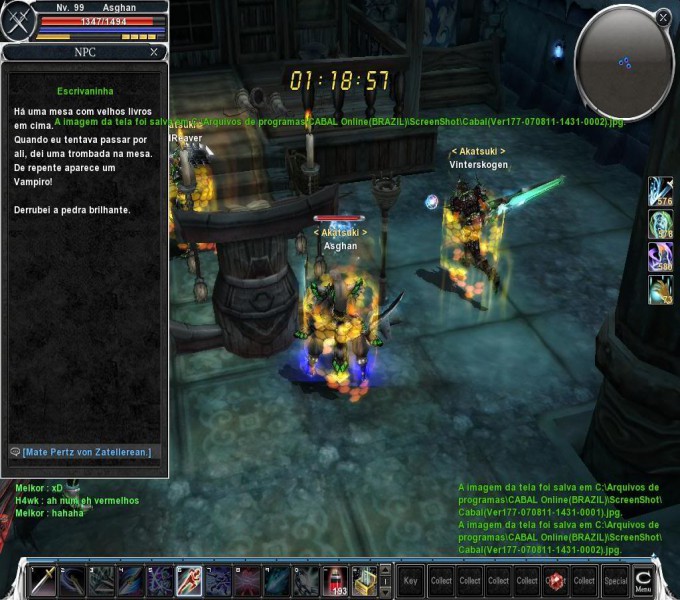Viewport: 680px width, 600px height.
Task: Select the gold treasure box hotbar slot
Action: pos(365,580)
